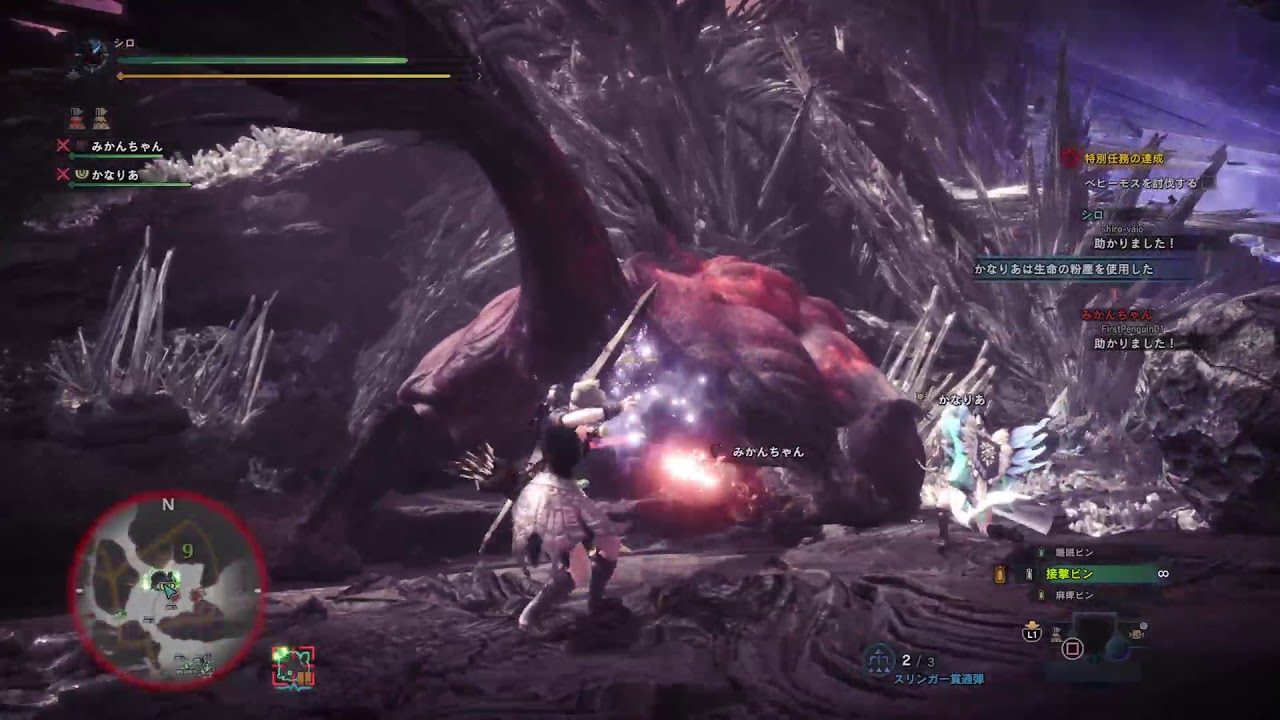Viewport: 1280px width, 720px height.
Task: Click the yellow equipped coating bottle icon
Action: 999,574
